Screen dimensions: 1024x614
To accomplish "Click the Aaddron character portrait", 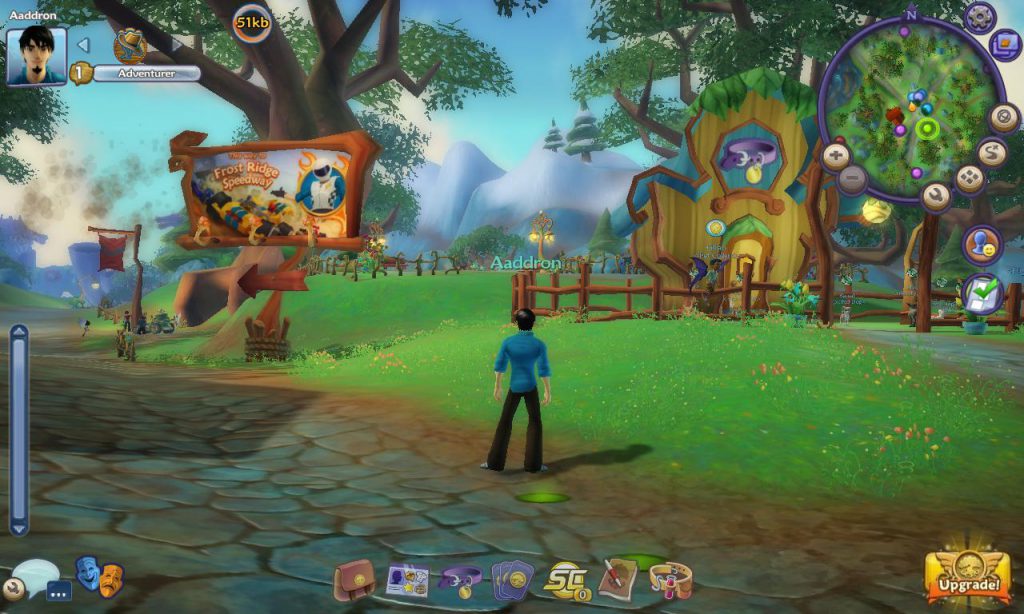I will click(x=37, y=55).
